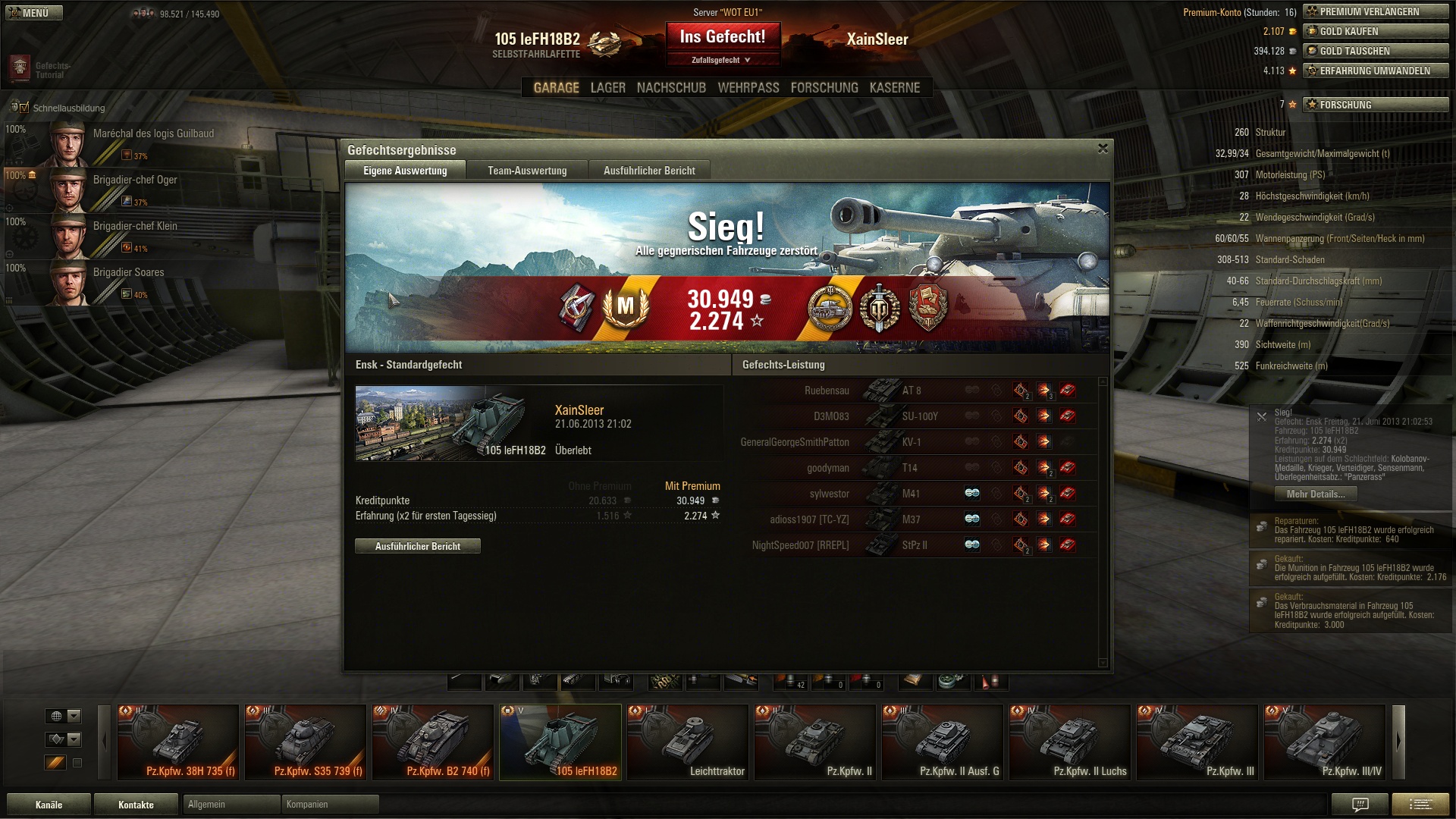This screenshot has height=819, width=1456.
Task: Open Erfahrung umwandeln
Action: [1376, 71]
